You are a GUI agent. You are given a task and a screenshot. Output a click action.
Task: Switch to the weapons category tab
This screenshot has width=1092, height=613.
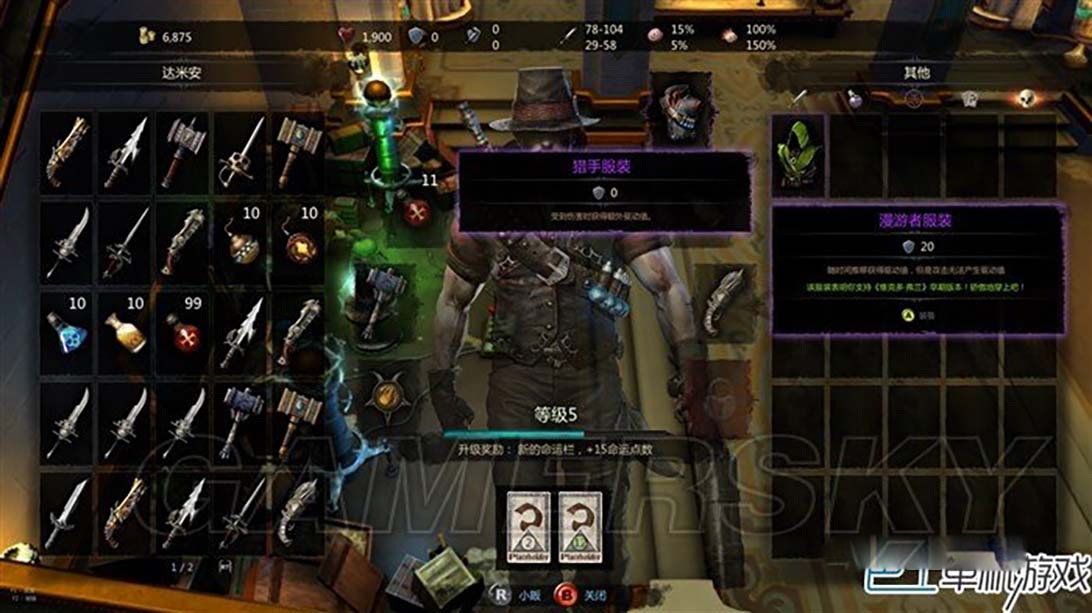coord(800,98)
